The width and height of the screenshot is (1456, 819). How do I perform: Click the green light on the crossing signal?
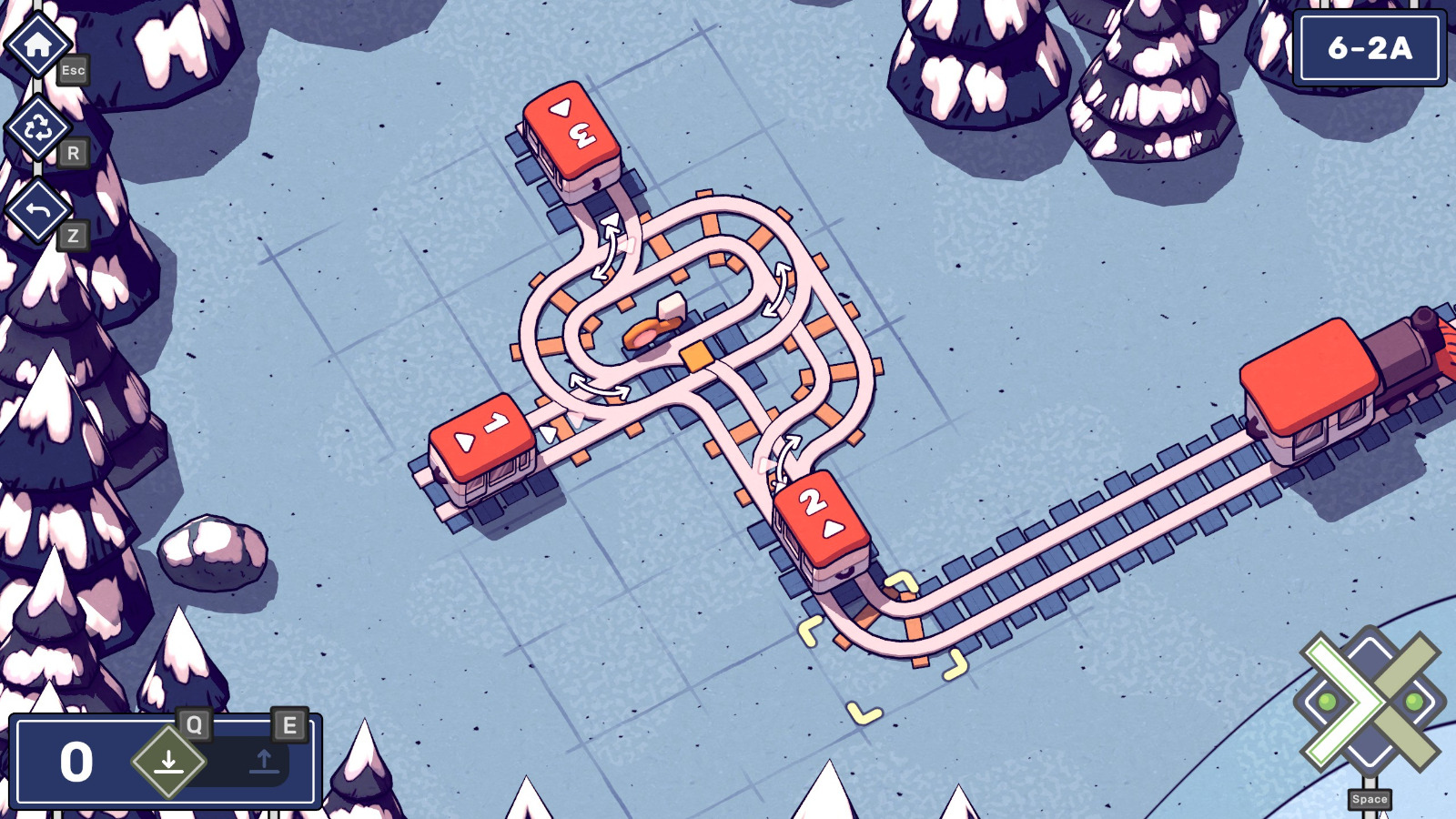(1325, 702)
